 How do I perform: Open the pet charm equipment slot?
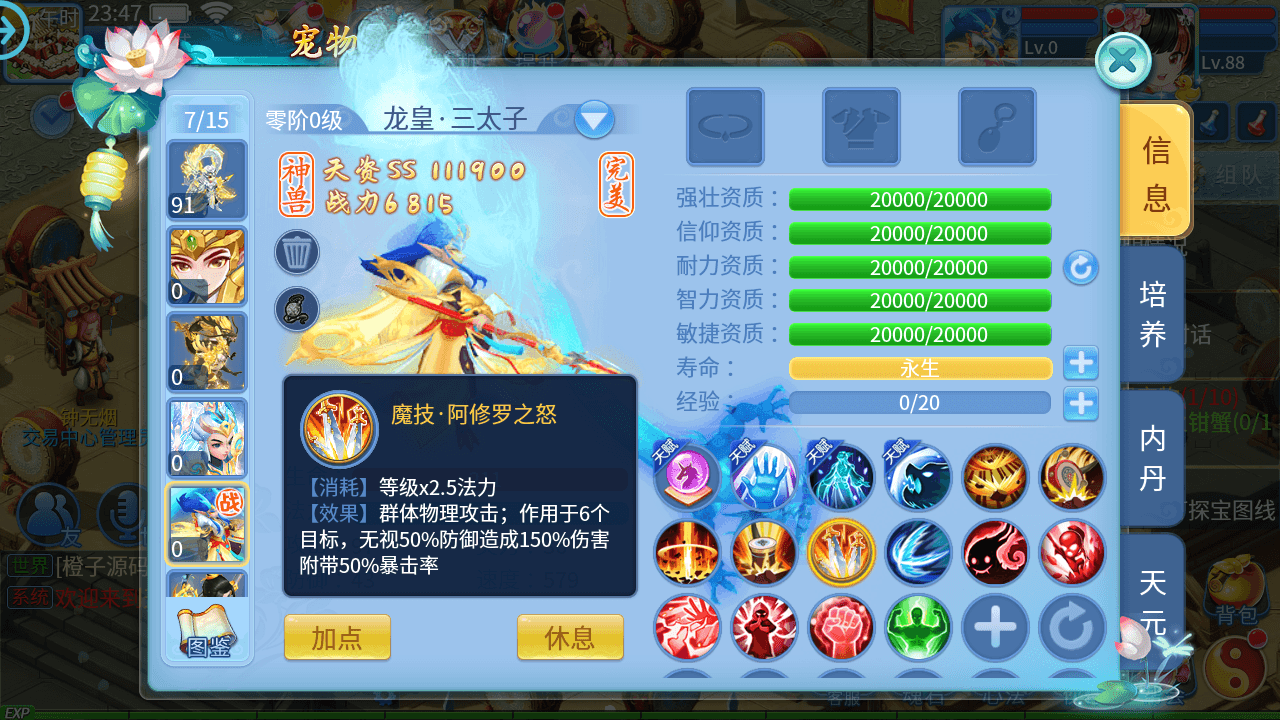[x=996, y=127]
